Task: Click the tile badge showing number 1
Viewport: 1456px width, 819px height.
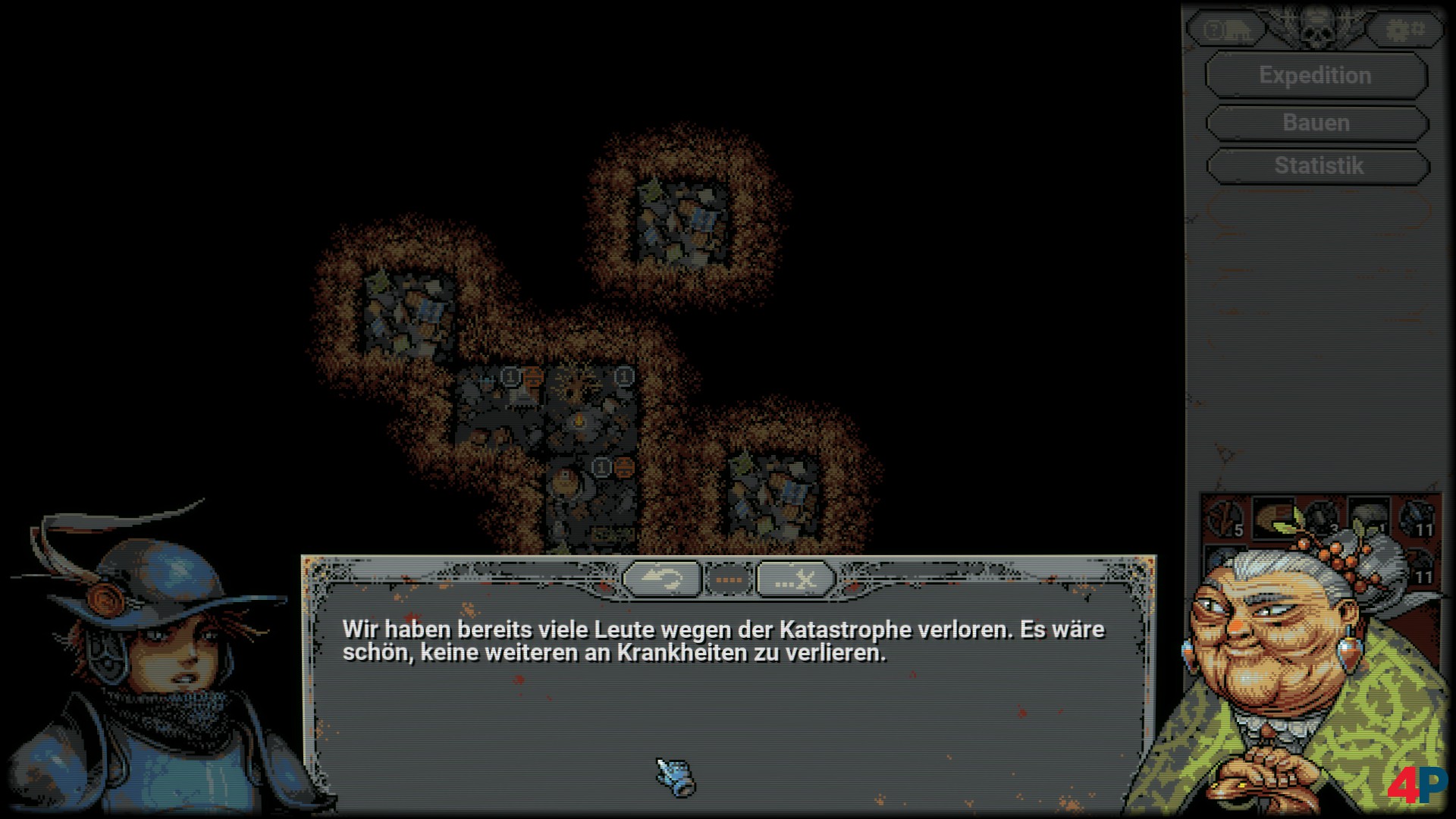Action: click(x=511, y=376)
